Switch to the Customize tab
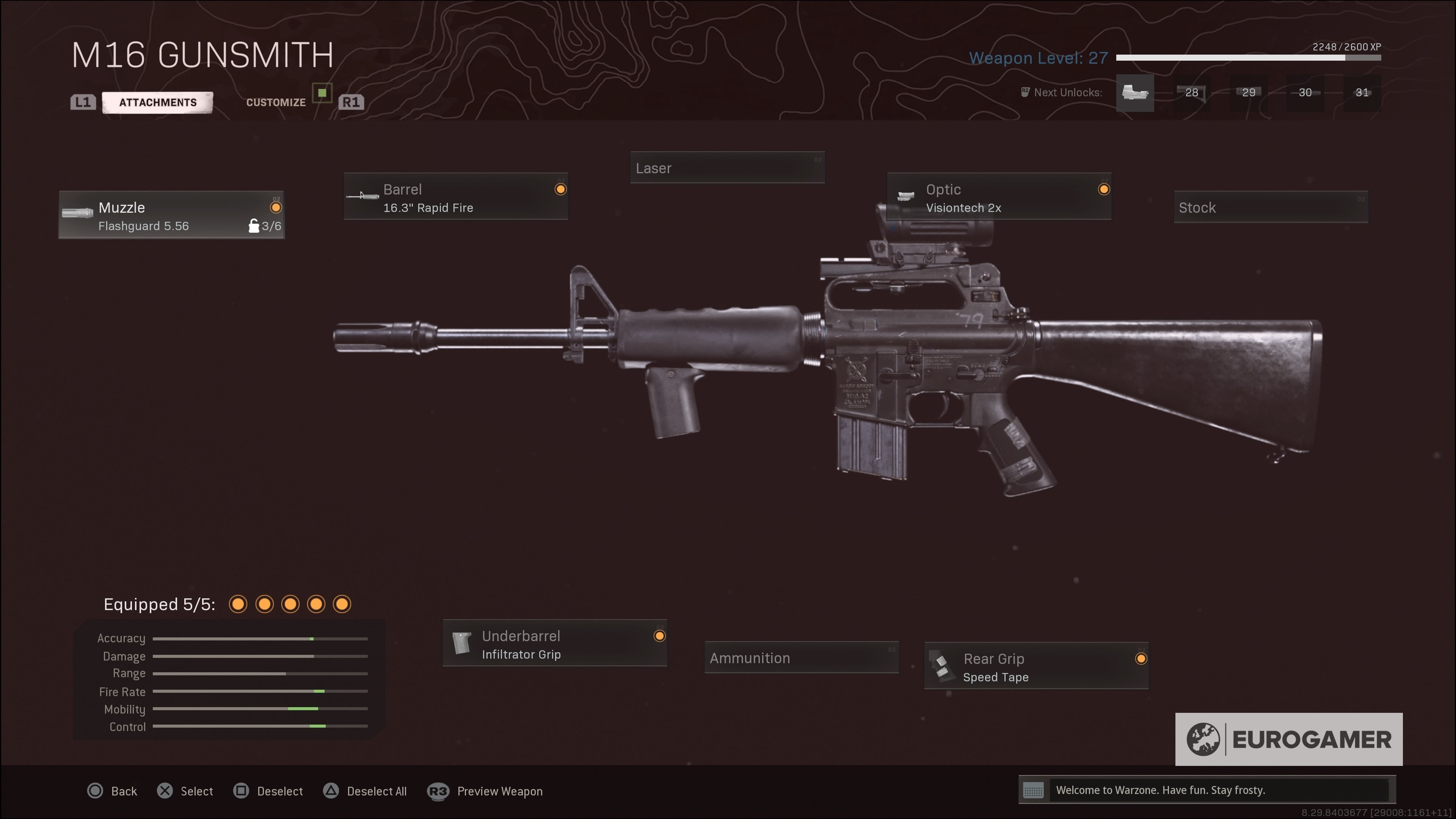1456x819 pixels. 276,102
